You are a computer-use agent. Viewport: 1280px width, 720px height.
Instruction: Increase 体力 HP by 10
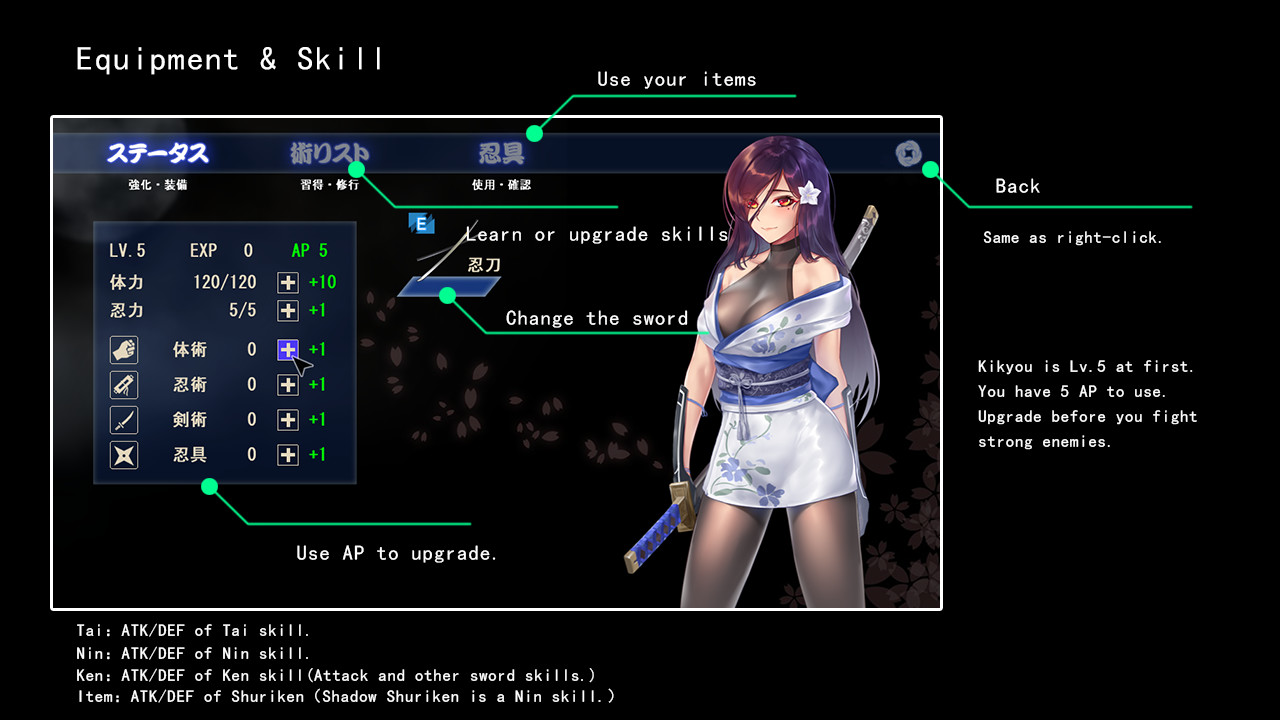click(288, 282)
